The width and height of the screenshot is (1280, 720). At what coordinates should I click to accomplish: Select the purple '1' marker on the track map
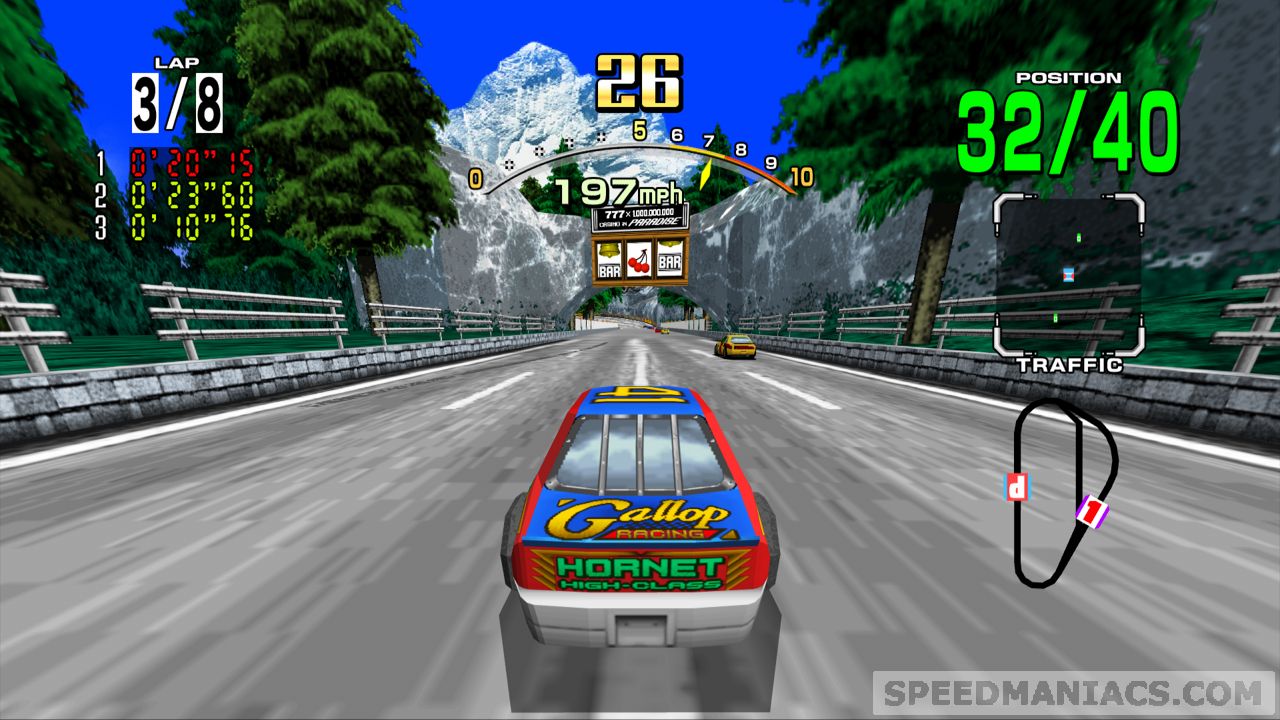click(1092, 513)
